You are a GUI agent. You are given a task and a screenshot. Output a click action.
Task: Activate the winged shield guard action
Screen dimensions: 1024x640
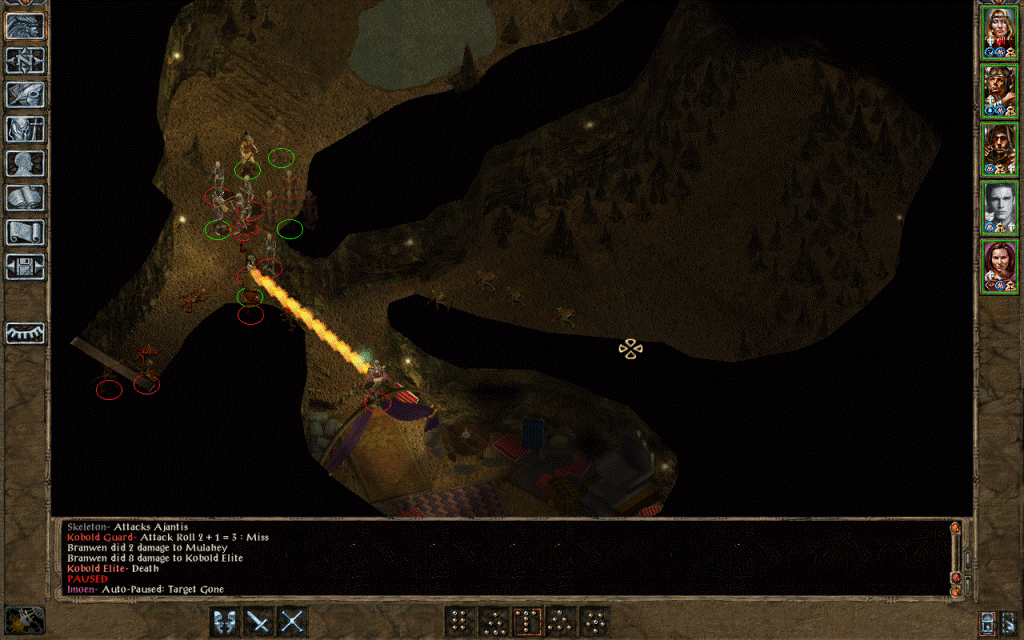226,621
